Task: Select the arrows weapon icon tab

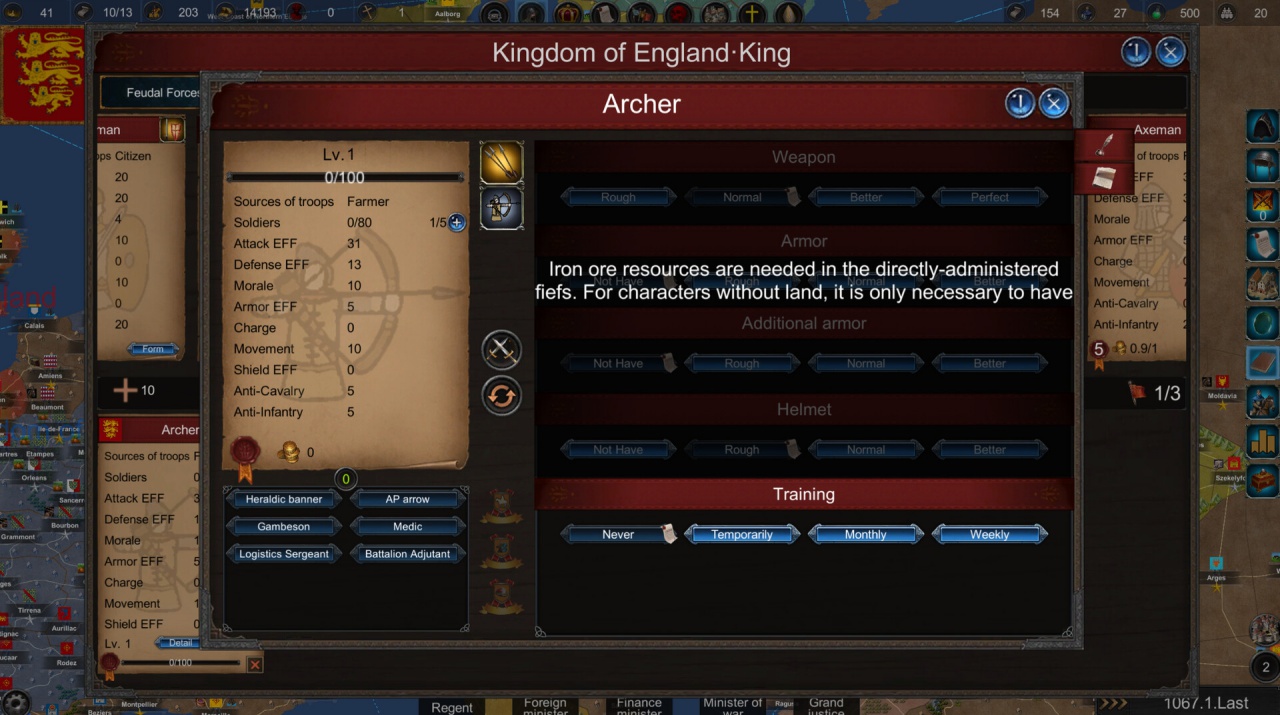Action: point(501,162)
